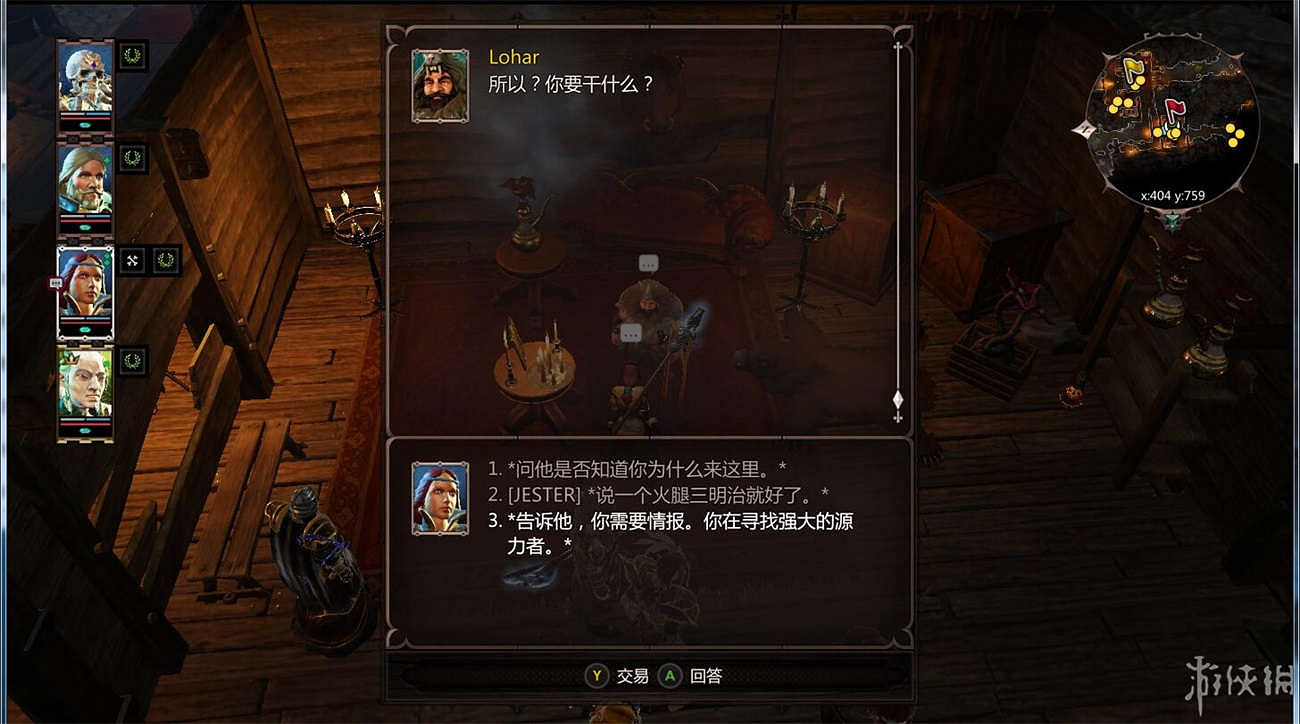The width and height of the screenshot is (1300, 724).
Task: Click the laurel wreath icon beside the skeleton portrait
Action: point(131,56)
